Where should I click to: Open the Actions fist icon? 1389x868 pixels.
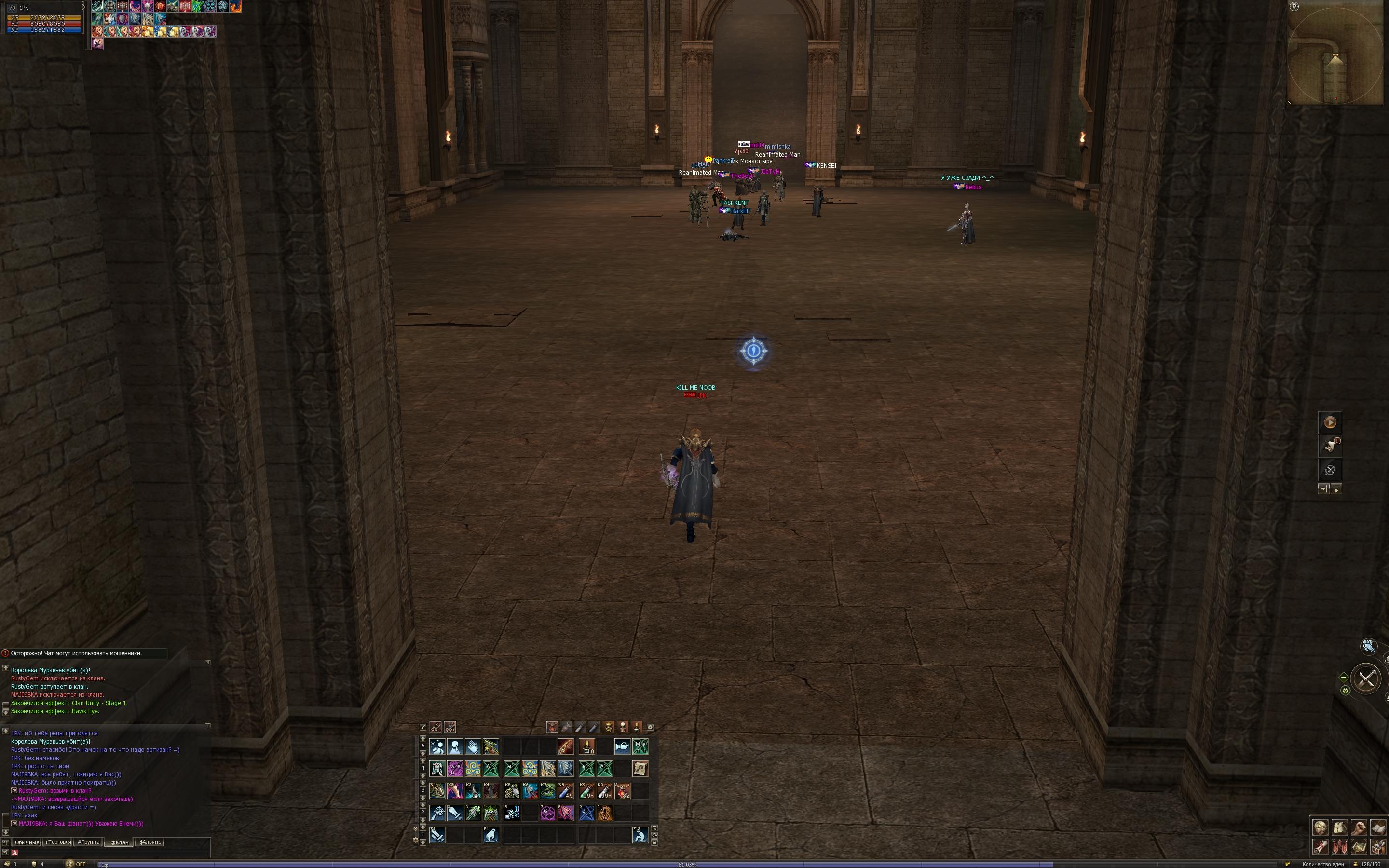(1359, 828)
